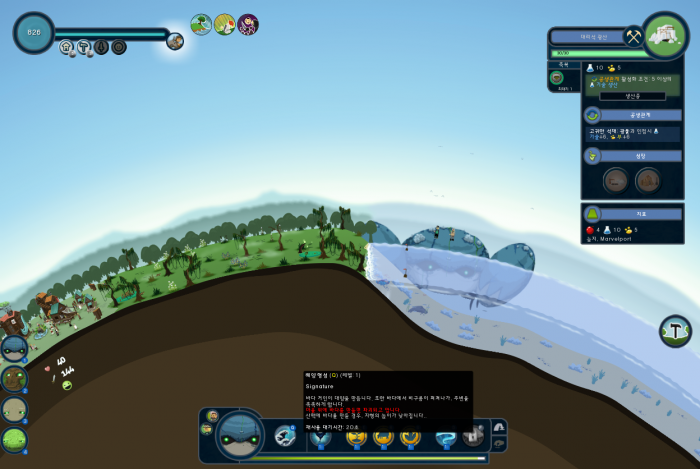This screenshot has height=469, width=700.
Task: Select the bright green slime giant portrait
Action: 14,439
